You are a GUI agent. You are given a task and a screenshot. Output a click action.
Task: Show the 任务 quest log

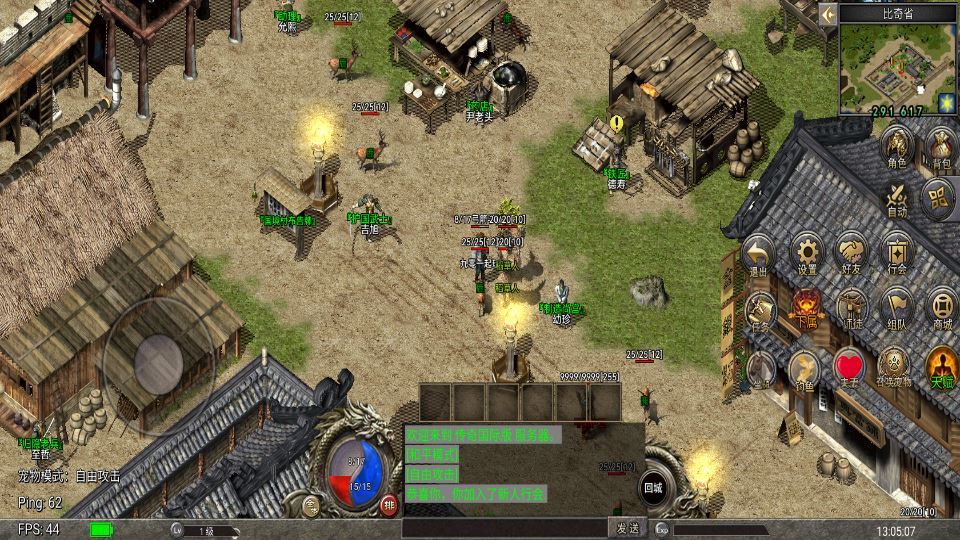pos(759,309)
